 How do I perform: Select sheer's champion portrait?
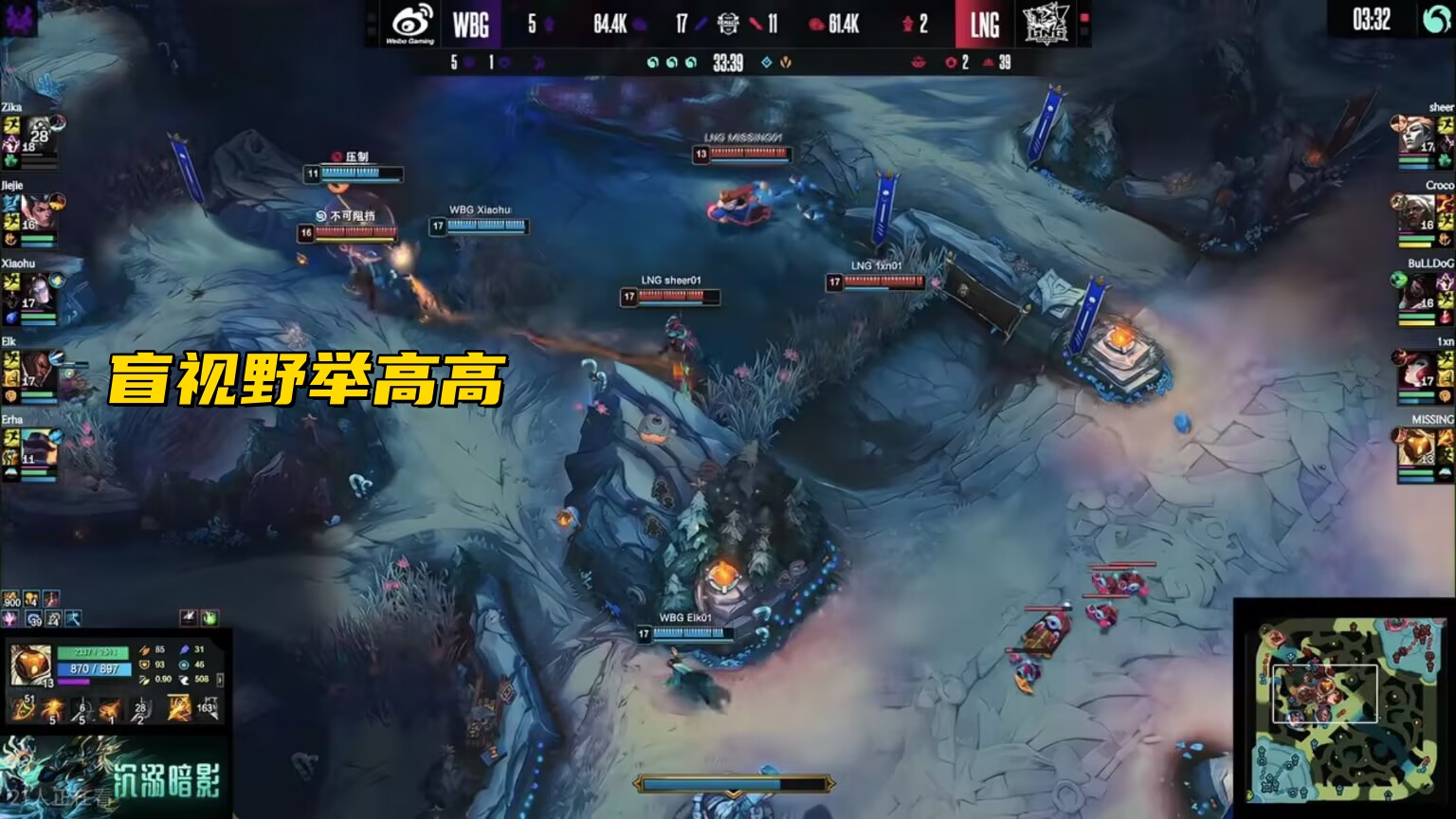pos(1418,133)
